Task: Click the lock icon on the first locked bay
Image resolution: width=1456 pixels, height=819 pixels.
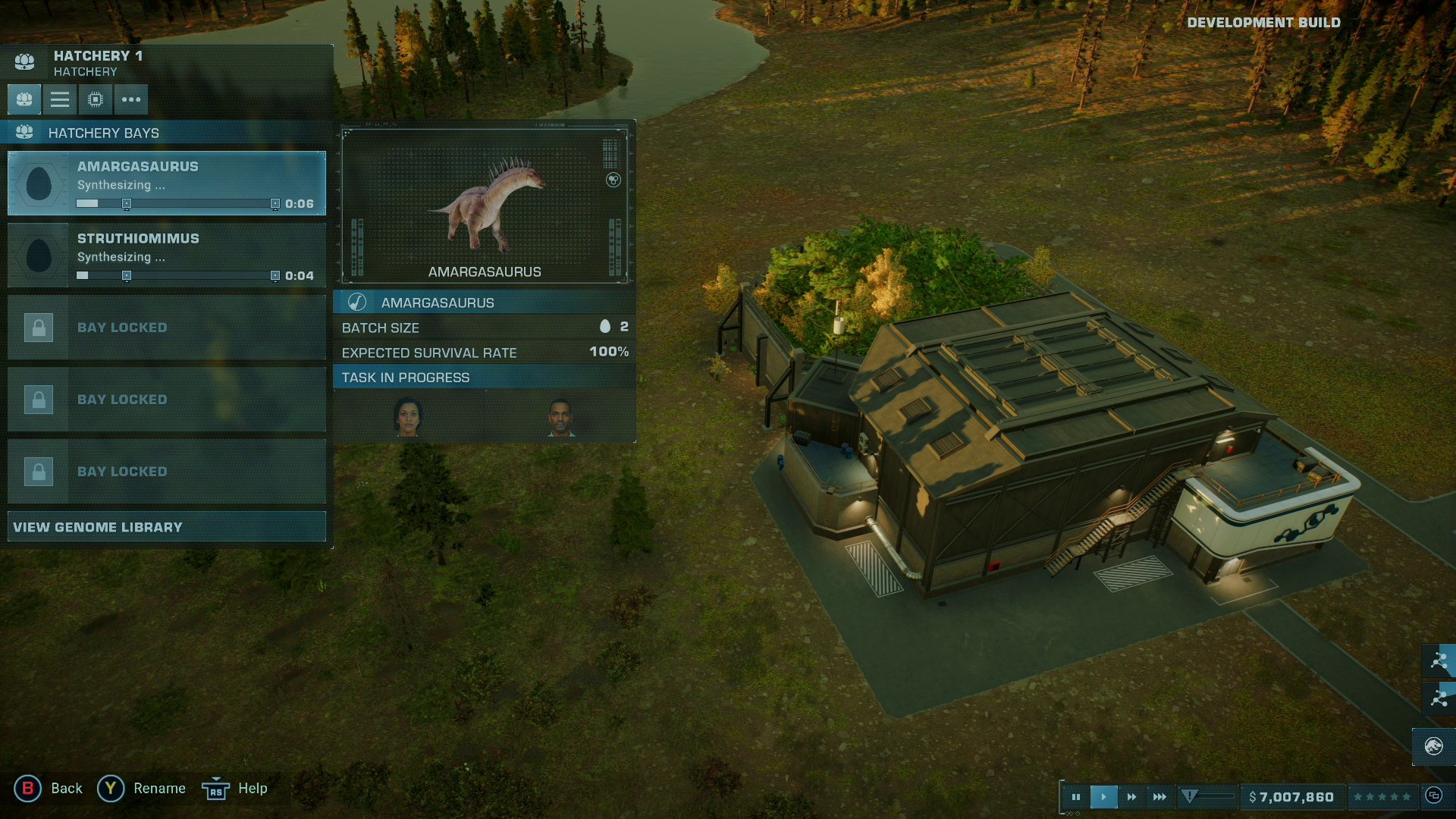Action: [x=38, y=327]
